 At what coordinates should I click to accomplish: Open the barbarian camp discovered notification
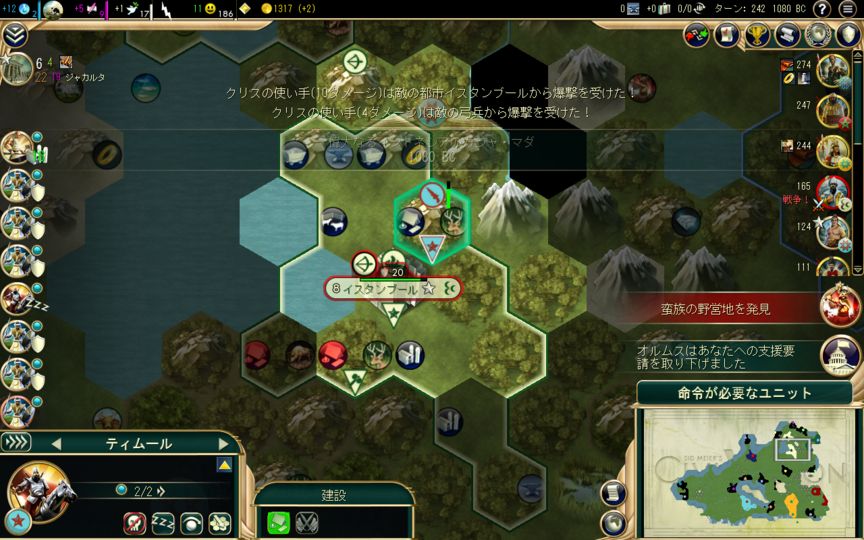[x=841, y=306]
